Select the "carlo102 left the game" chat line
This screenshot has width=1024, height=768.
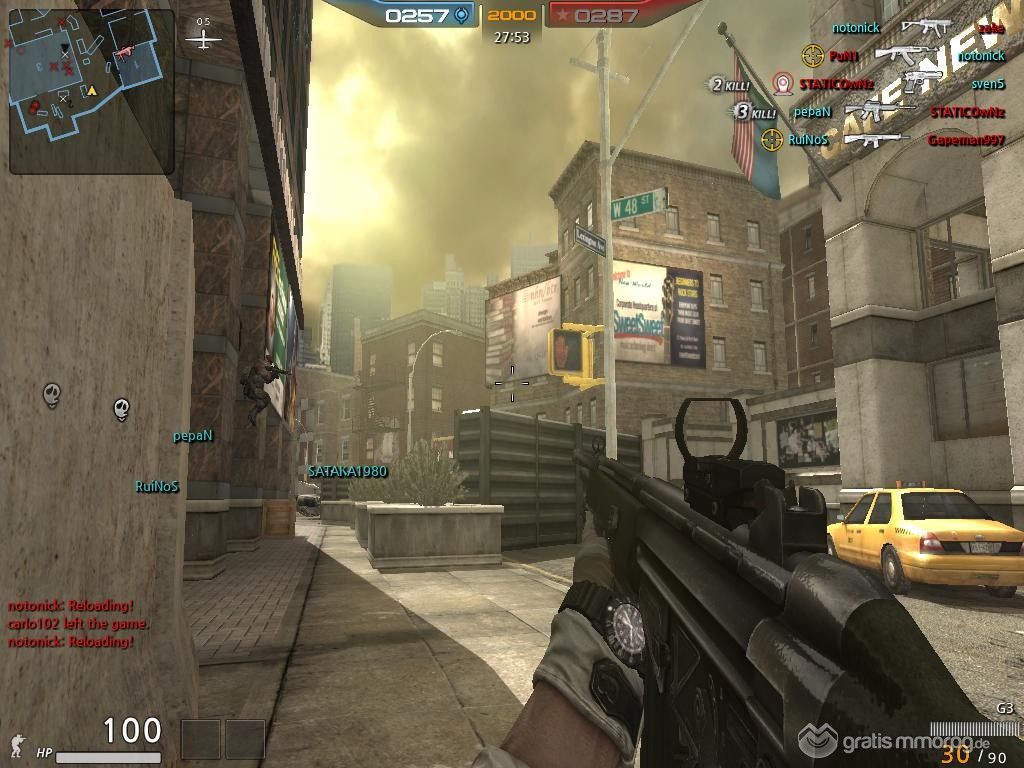(x=78, y=624)
